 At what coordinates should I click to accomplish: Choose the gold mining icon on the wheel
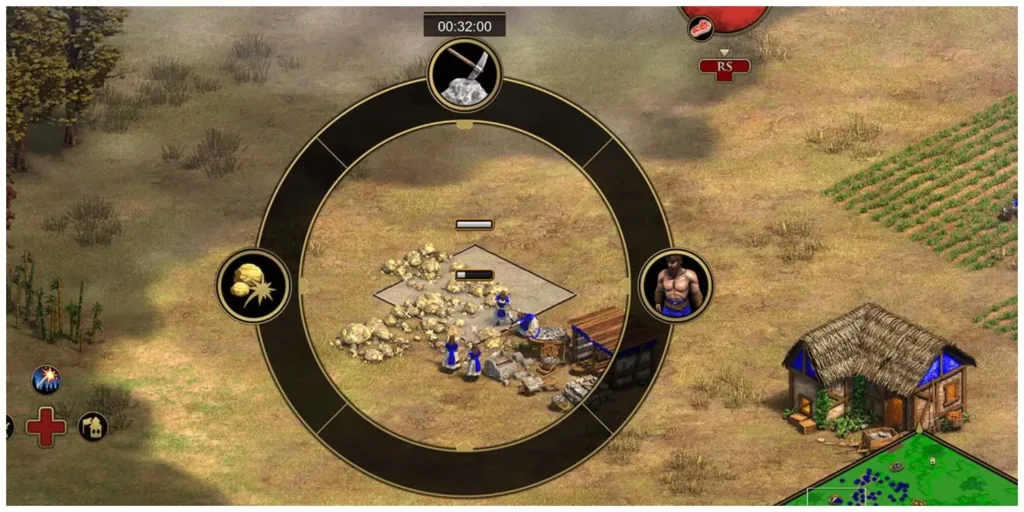pyautogui.click(x=254, y=286)
